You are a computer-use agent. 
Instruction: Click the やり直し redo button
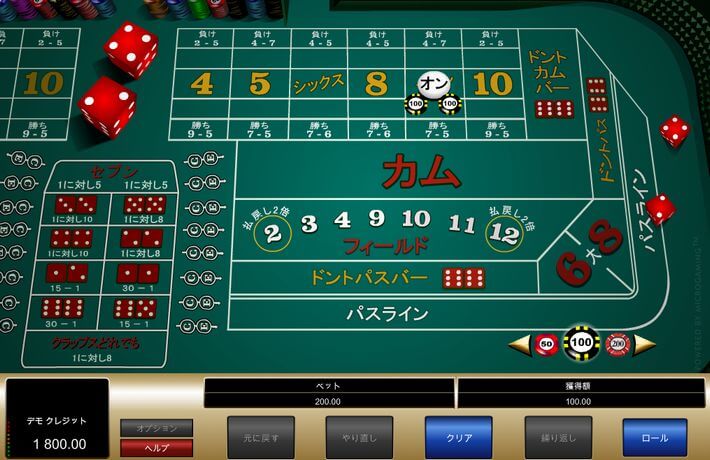[x=358, y=437]
